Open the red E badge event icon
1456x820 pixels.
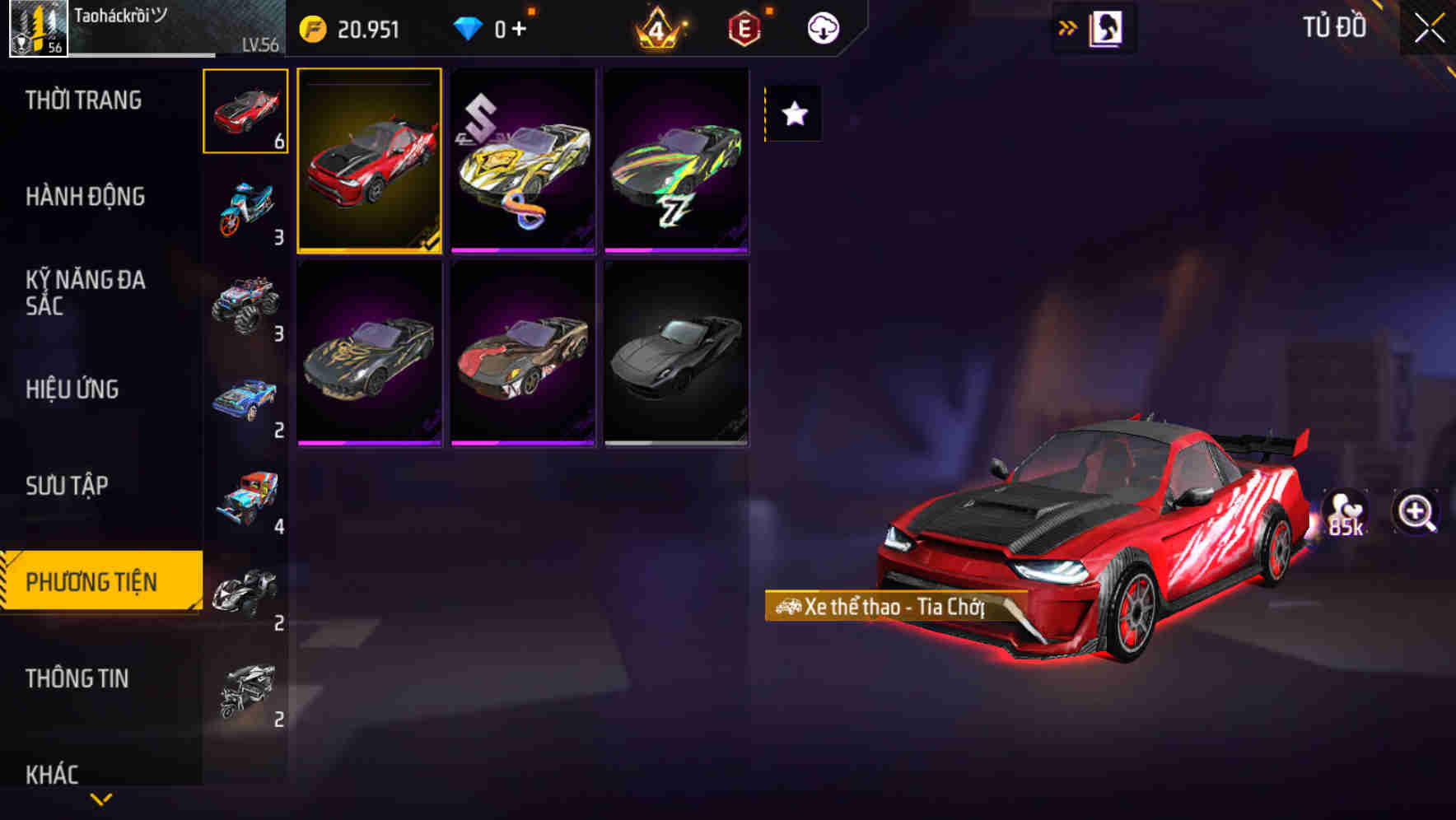point(743,27)
